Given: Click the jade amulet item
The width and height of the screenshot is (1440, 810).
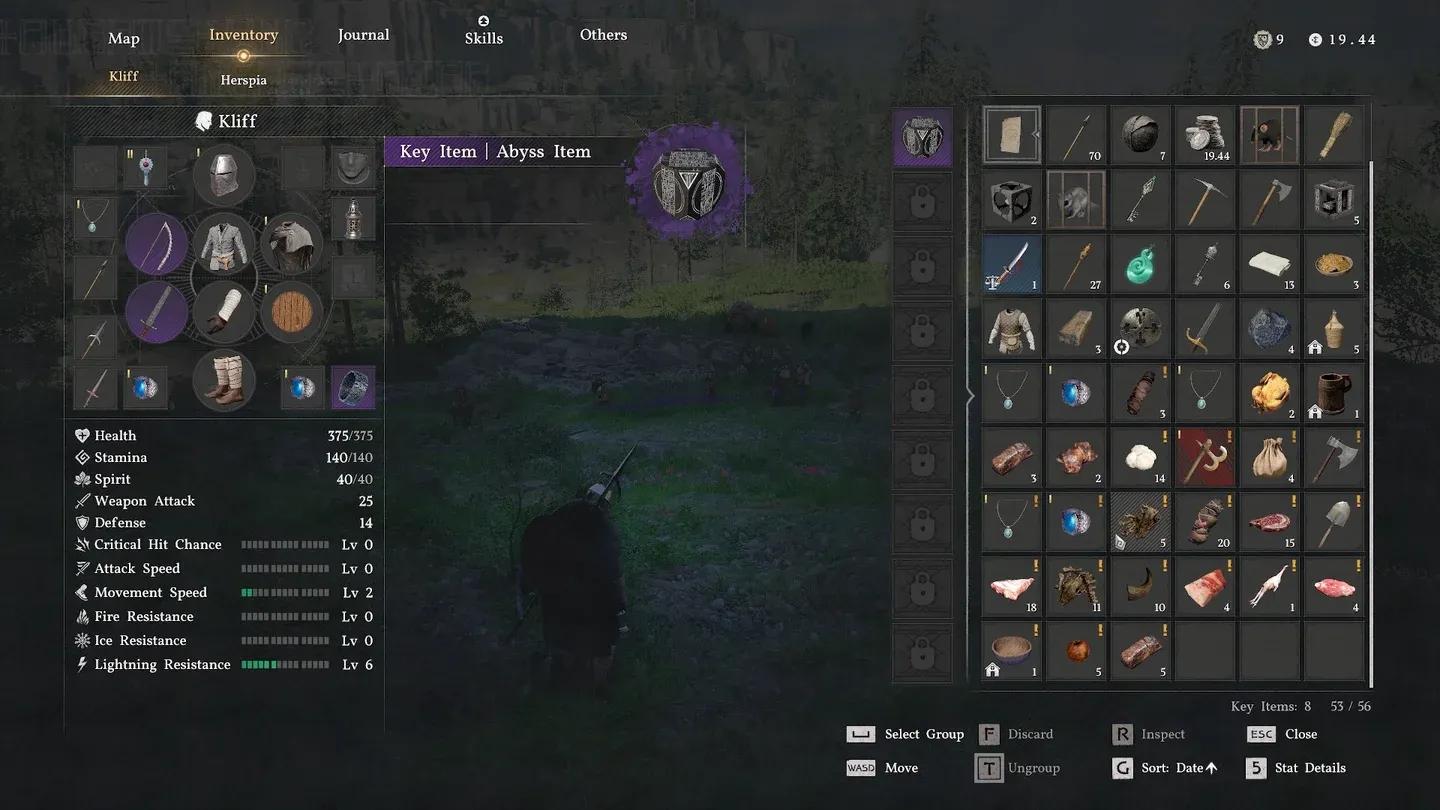Looking at the screenshot, I should 1141,263.
